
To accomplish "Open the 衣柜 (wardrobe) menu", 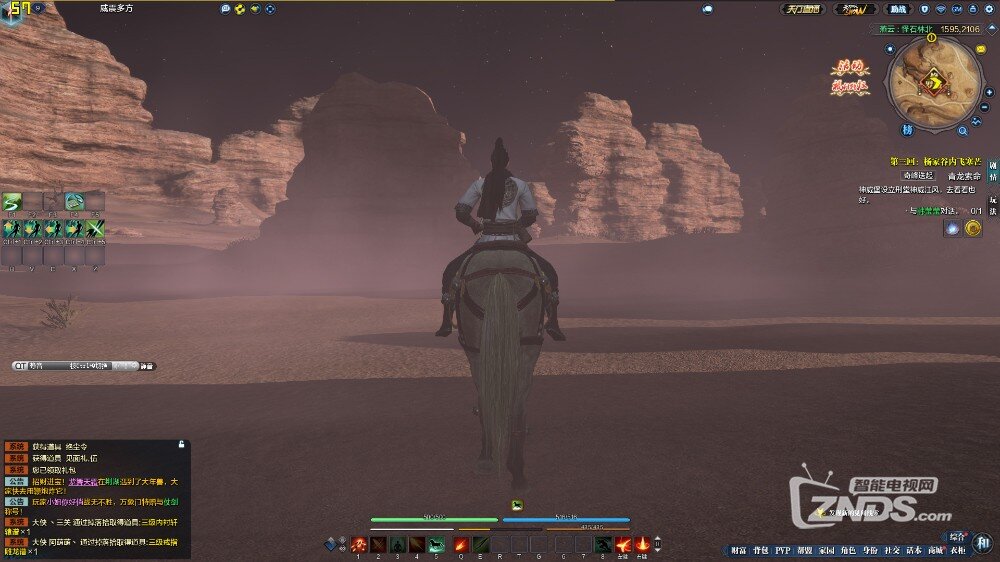I will coord(958,550).
